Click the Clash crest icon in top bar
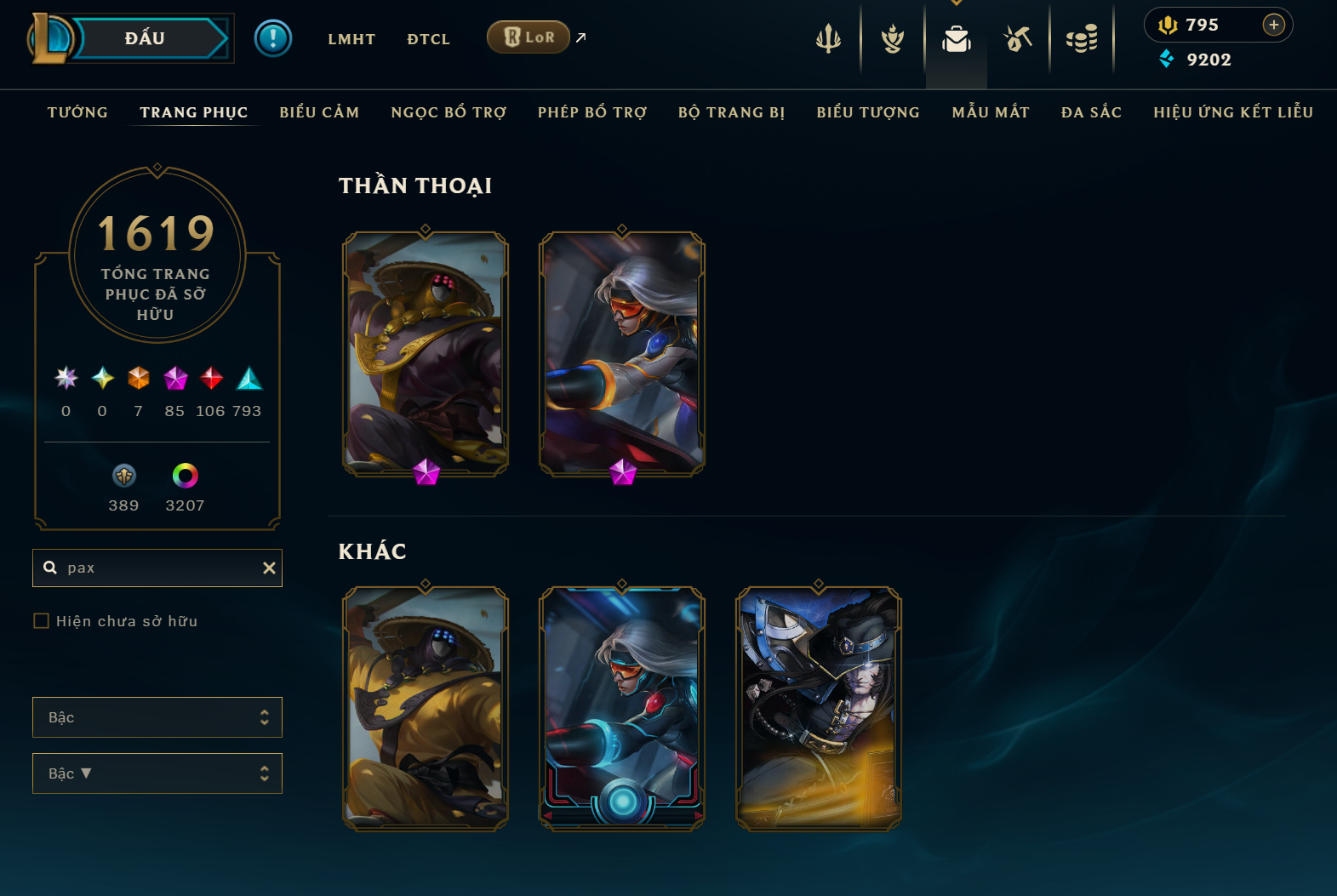 pyautogui.click(x=892, y=38)
